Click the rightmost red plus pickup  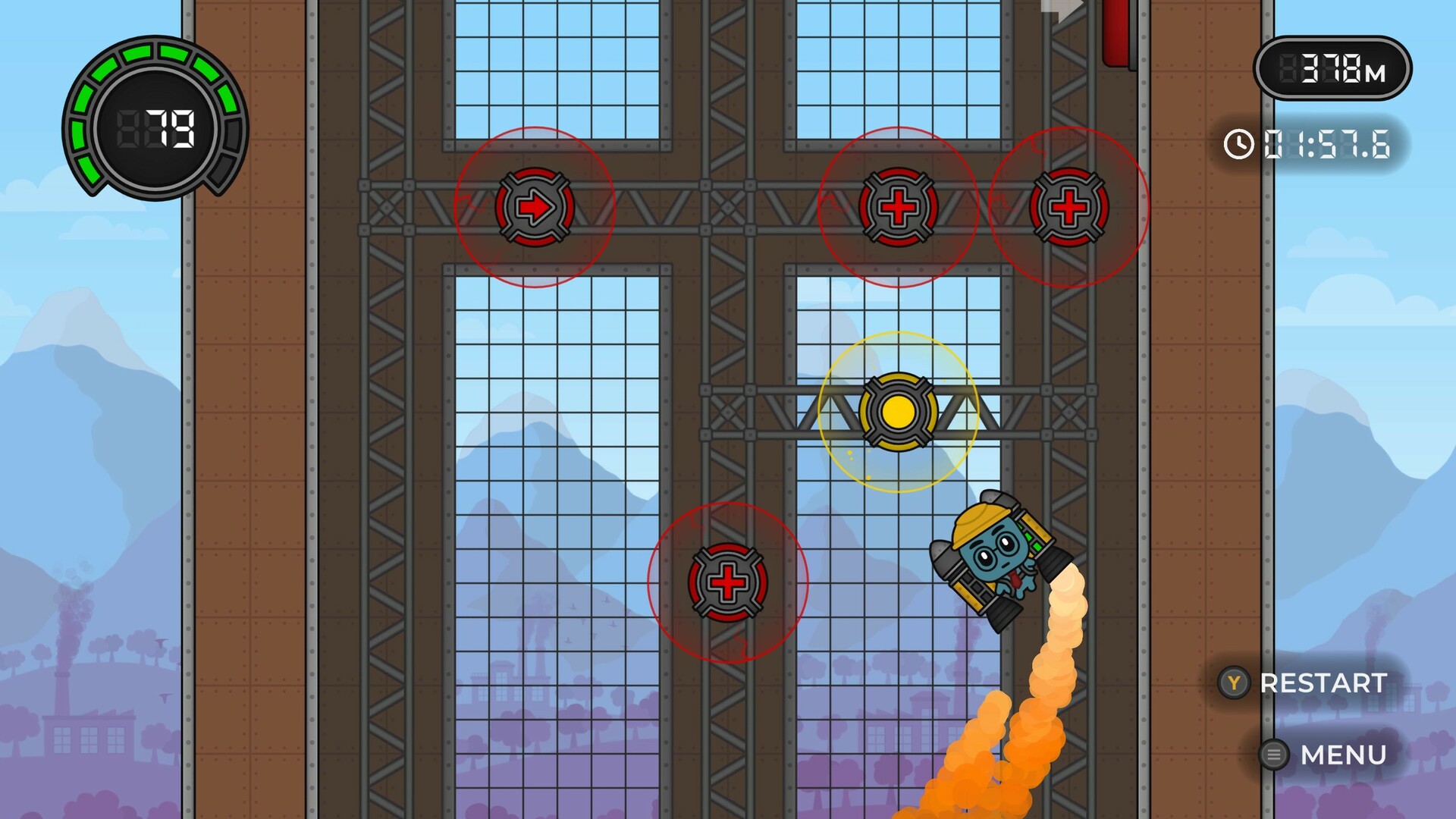1069,206
